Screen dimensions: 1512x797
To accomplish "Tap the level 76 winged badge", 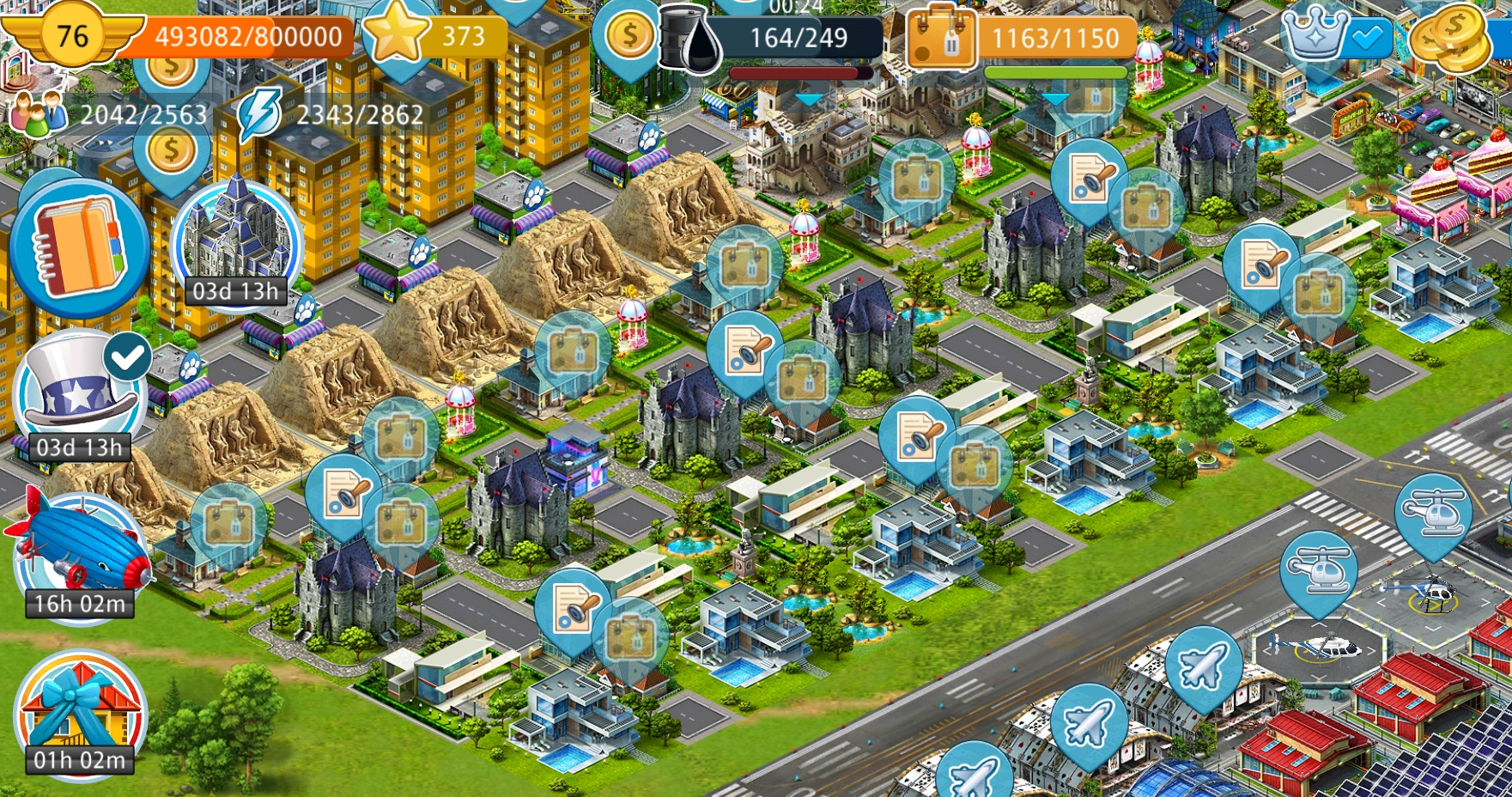I will tap(72, 36).
